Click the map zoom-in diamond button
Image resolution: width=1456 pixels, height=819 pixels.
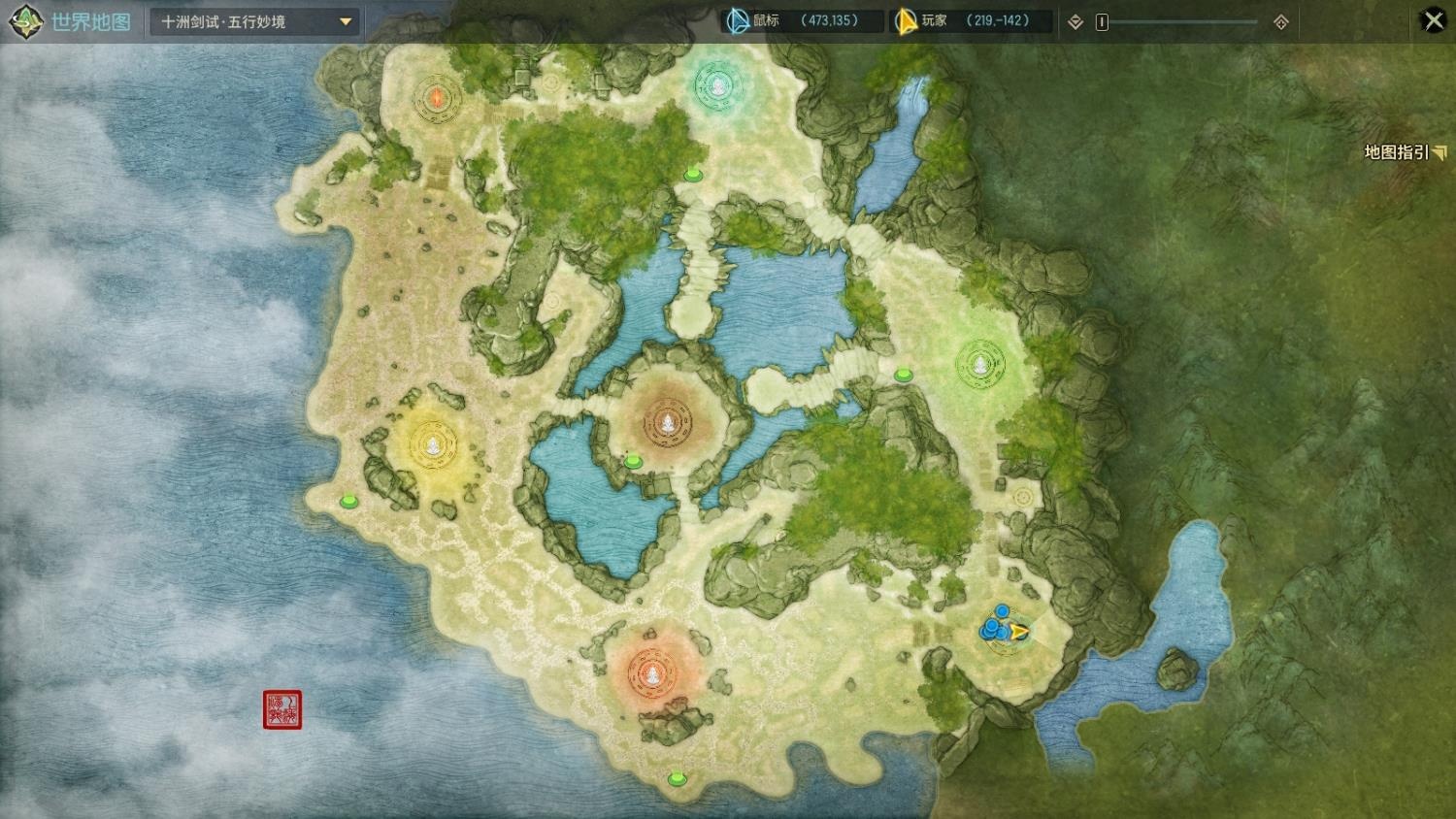(1281, 22)
